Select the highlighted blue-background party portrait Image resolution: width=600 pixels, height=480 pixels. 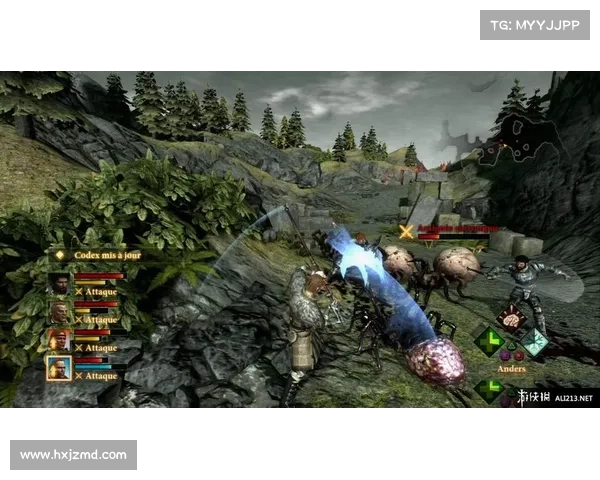(59, 368)
